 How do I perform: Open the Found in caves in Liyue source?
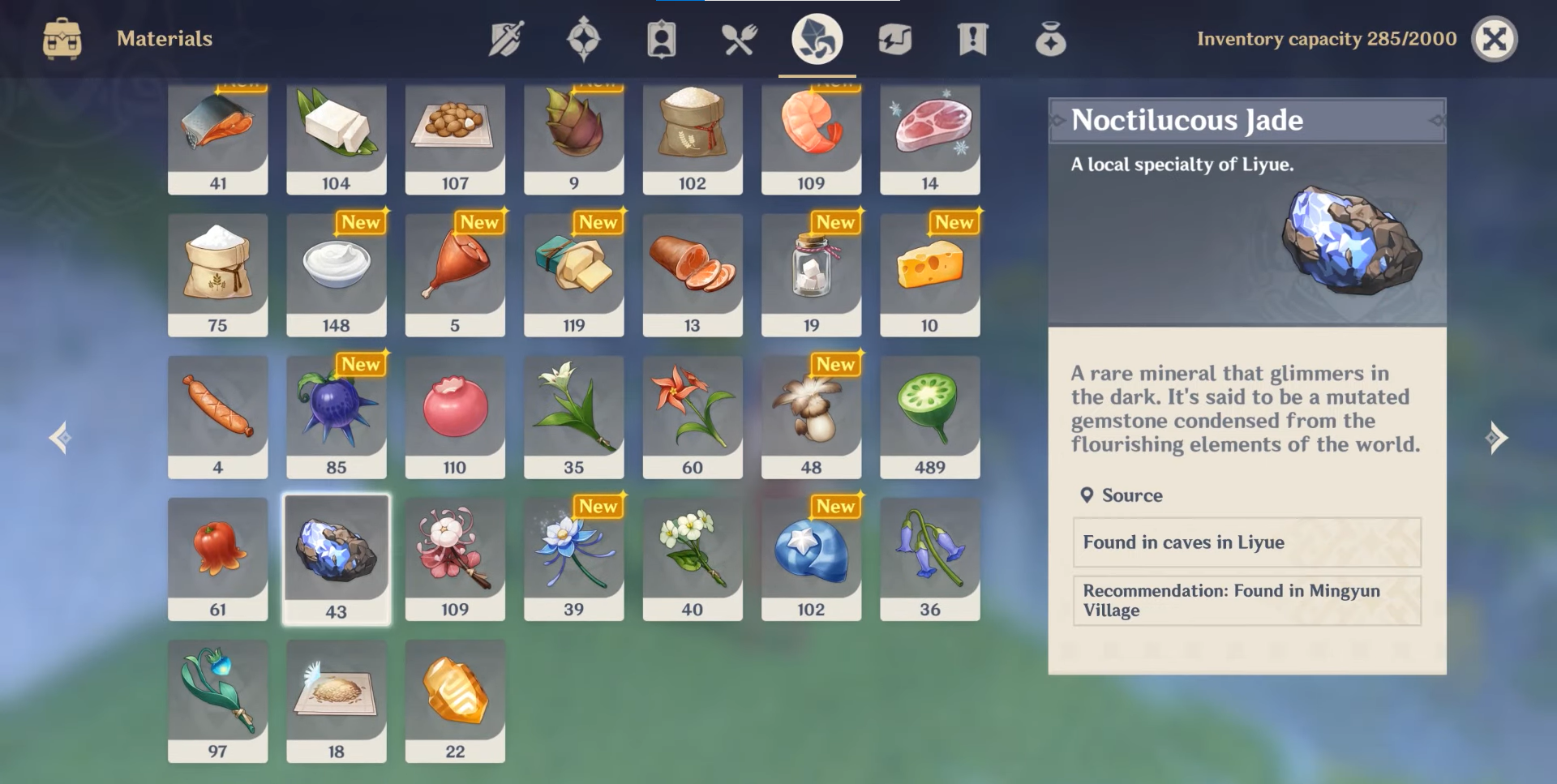(1246, 542)
